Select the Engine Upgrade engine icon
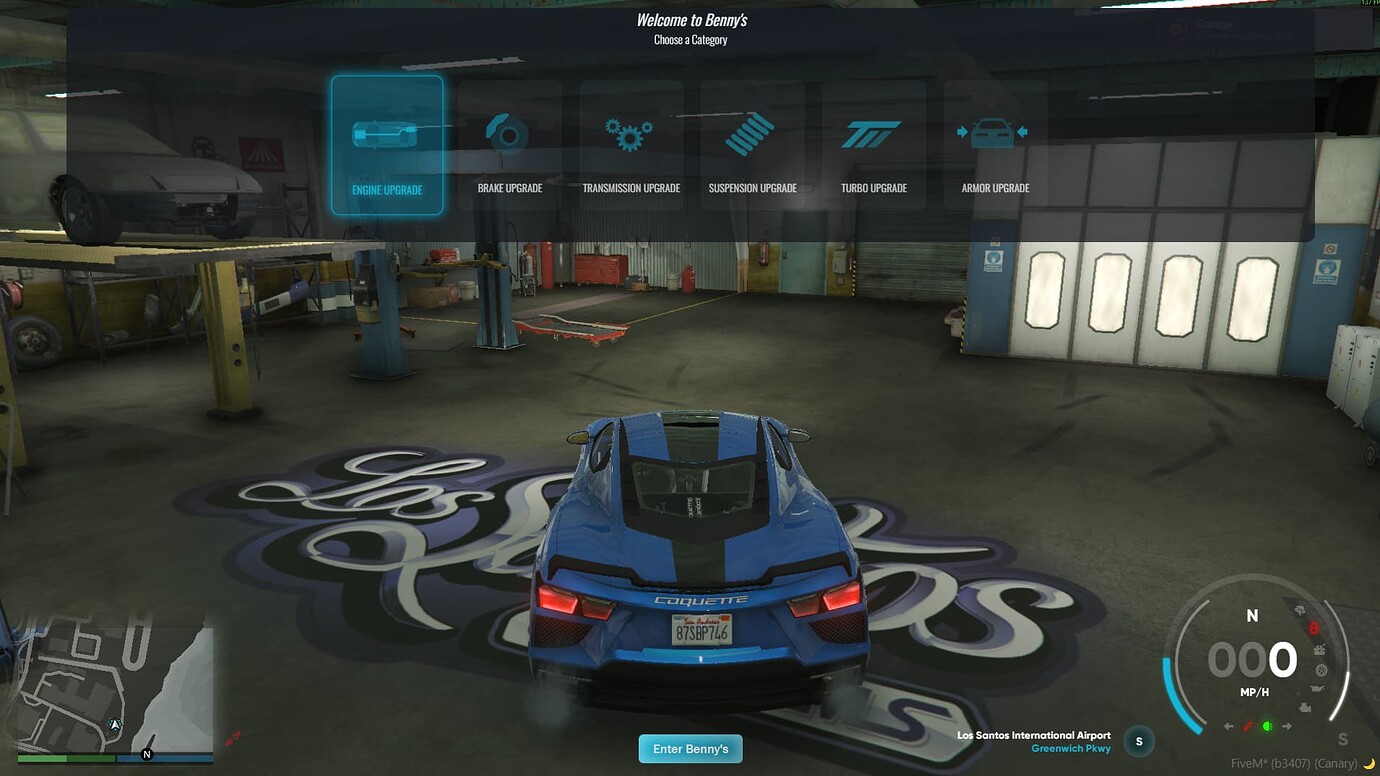This screenshot has height=776, width=1380. [387, 133]
